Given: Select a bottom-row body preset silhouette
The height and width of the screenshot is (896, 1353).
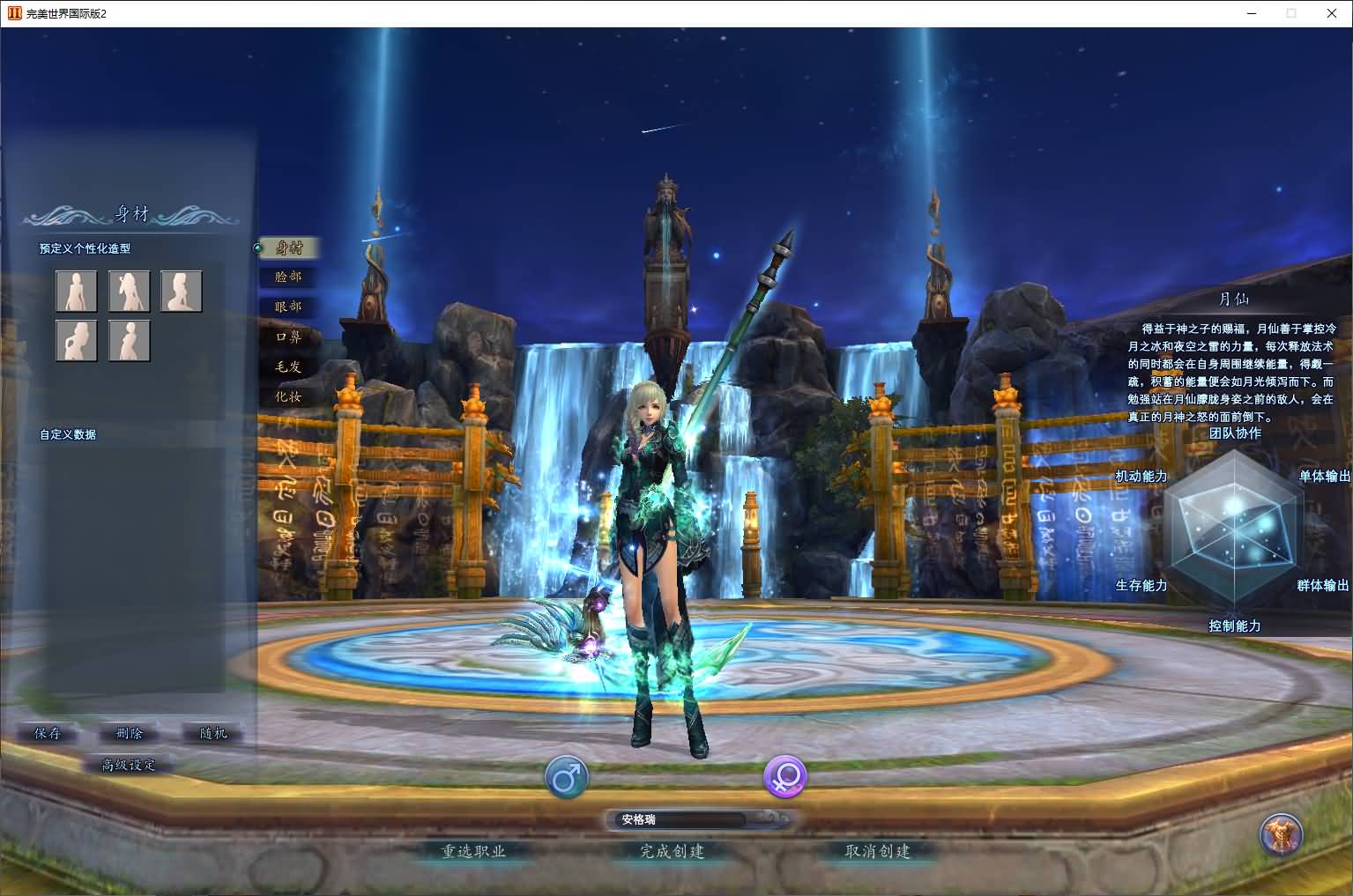Looking at the screenshot, I should (76, 341).
